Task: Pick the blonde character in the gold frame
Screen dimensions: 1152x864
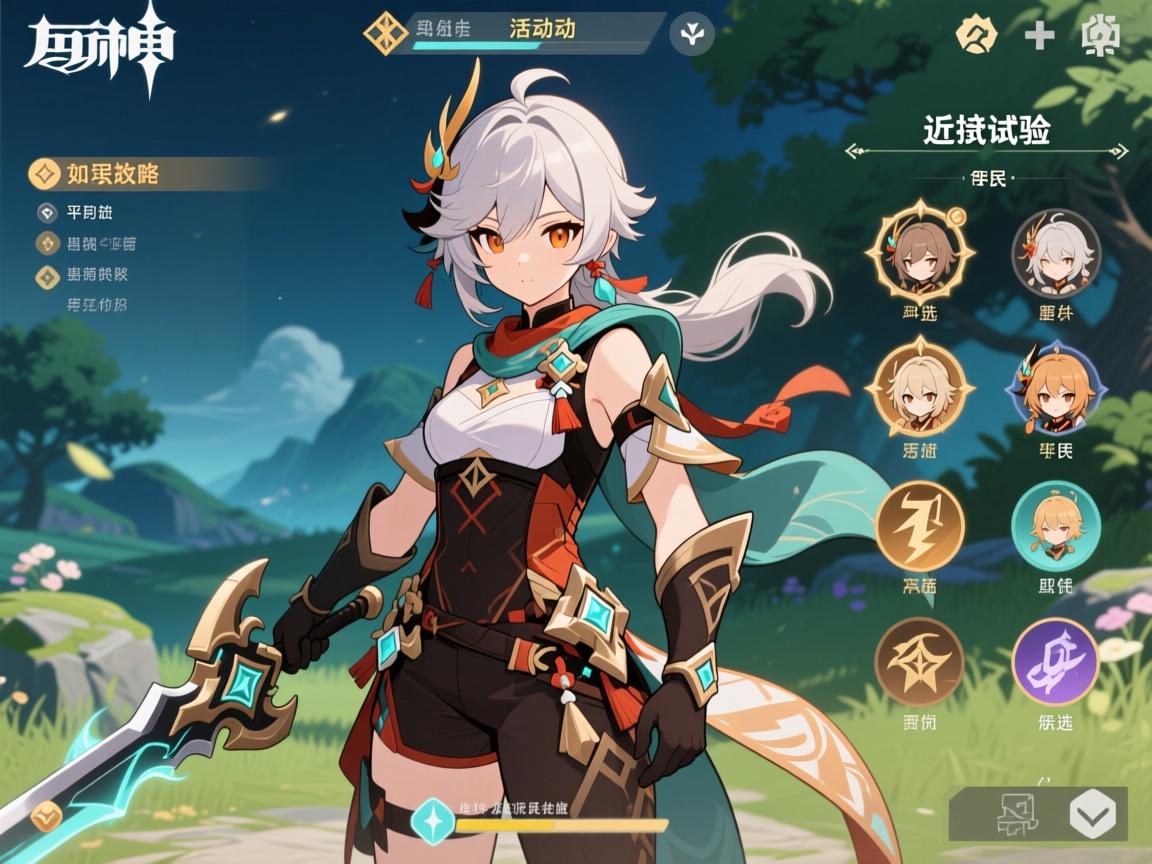Action: (919, 388)
